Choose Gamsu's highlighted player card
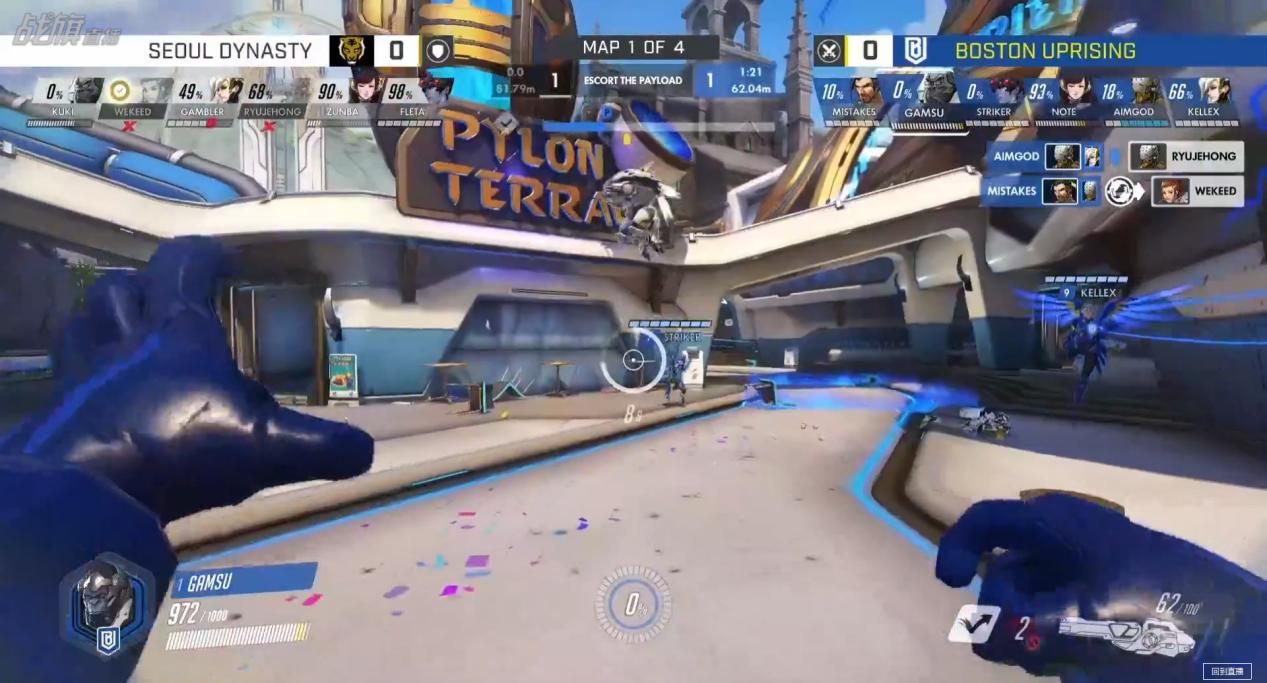Image resolution: width=1267 pixels, height=683 pixels. pyautogui.click(x=924, y=99)
